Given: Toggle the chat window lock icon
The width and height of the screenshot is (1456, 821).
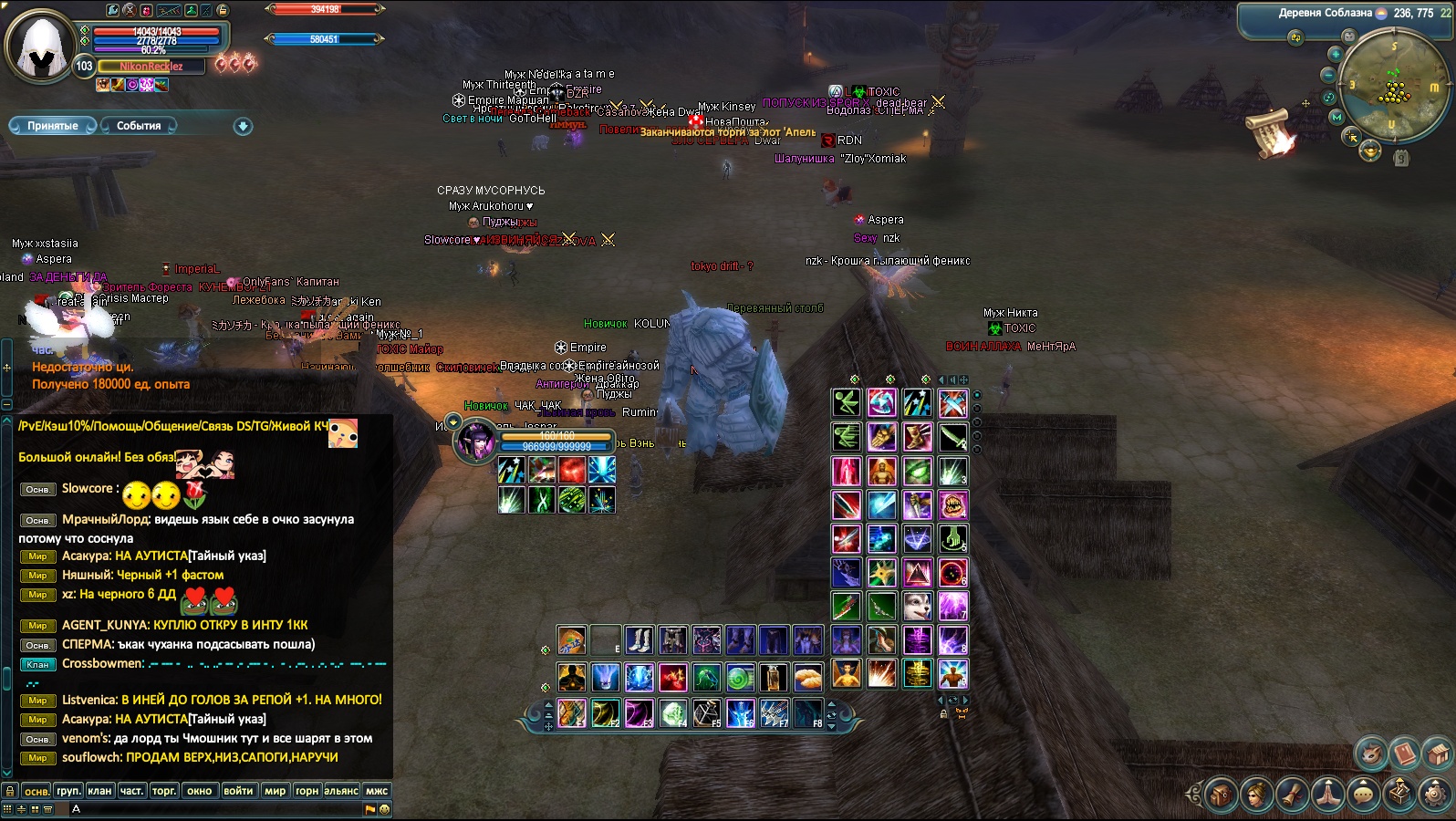Looking at the screenshot, I should click(9, 791).
